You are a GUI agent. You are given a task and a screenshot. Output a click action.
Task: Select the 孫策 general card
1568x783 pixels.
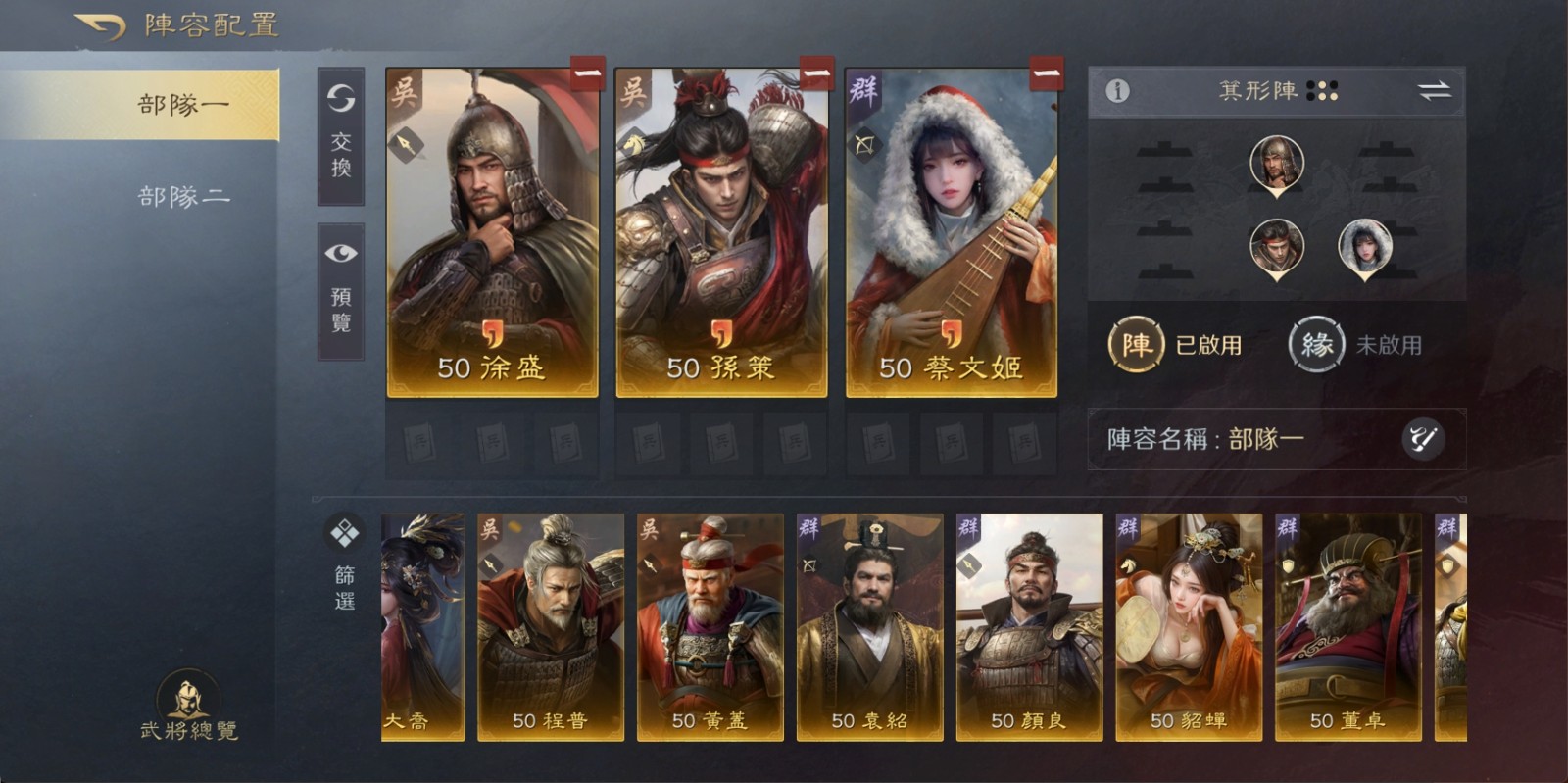(x=721, y=232)
